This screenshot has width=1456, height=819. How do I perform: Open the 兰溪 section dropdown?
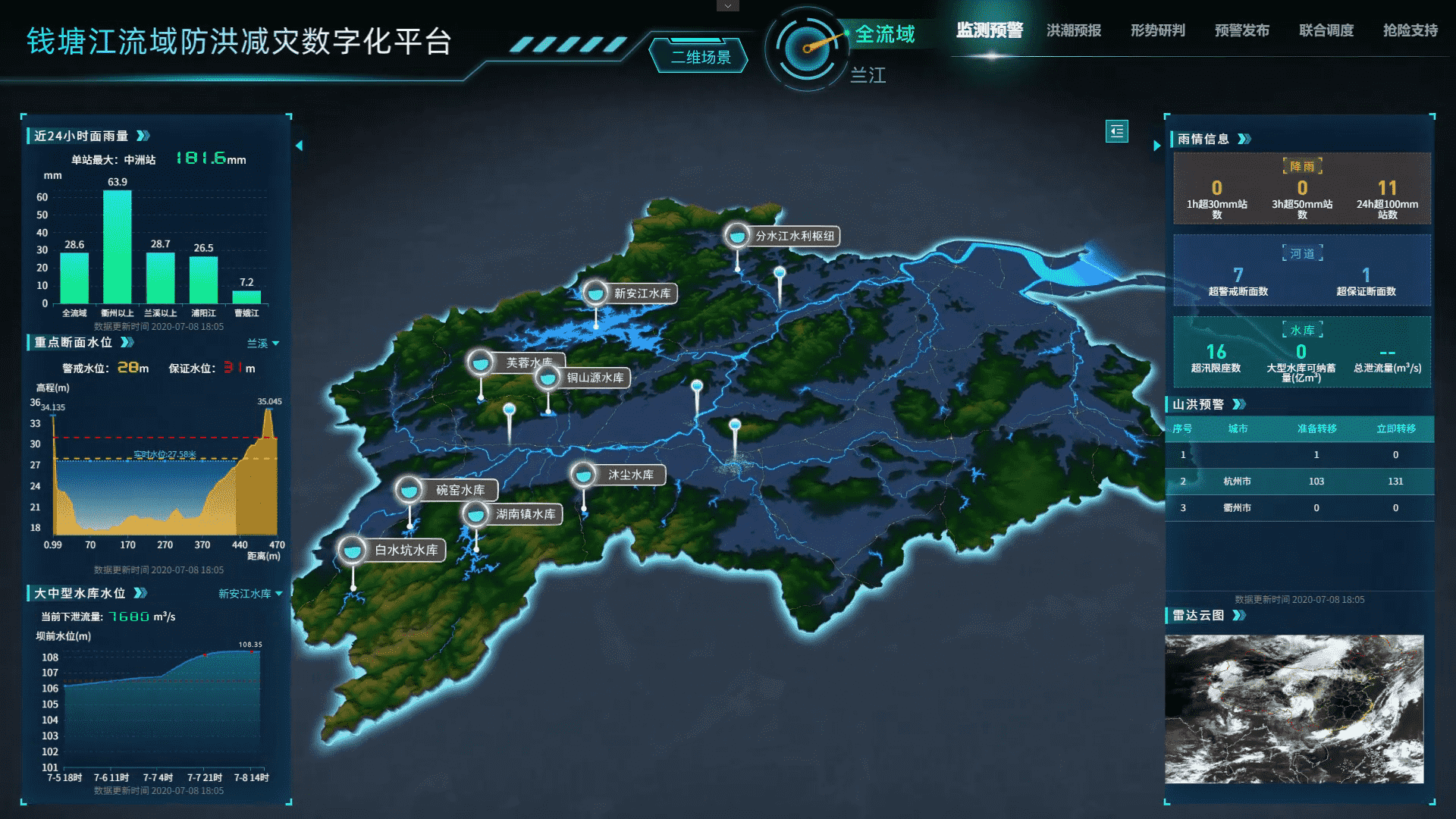262,344
